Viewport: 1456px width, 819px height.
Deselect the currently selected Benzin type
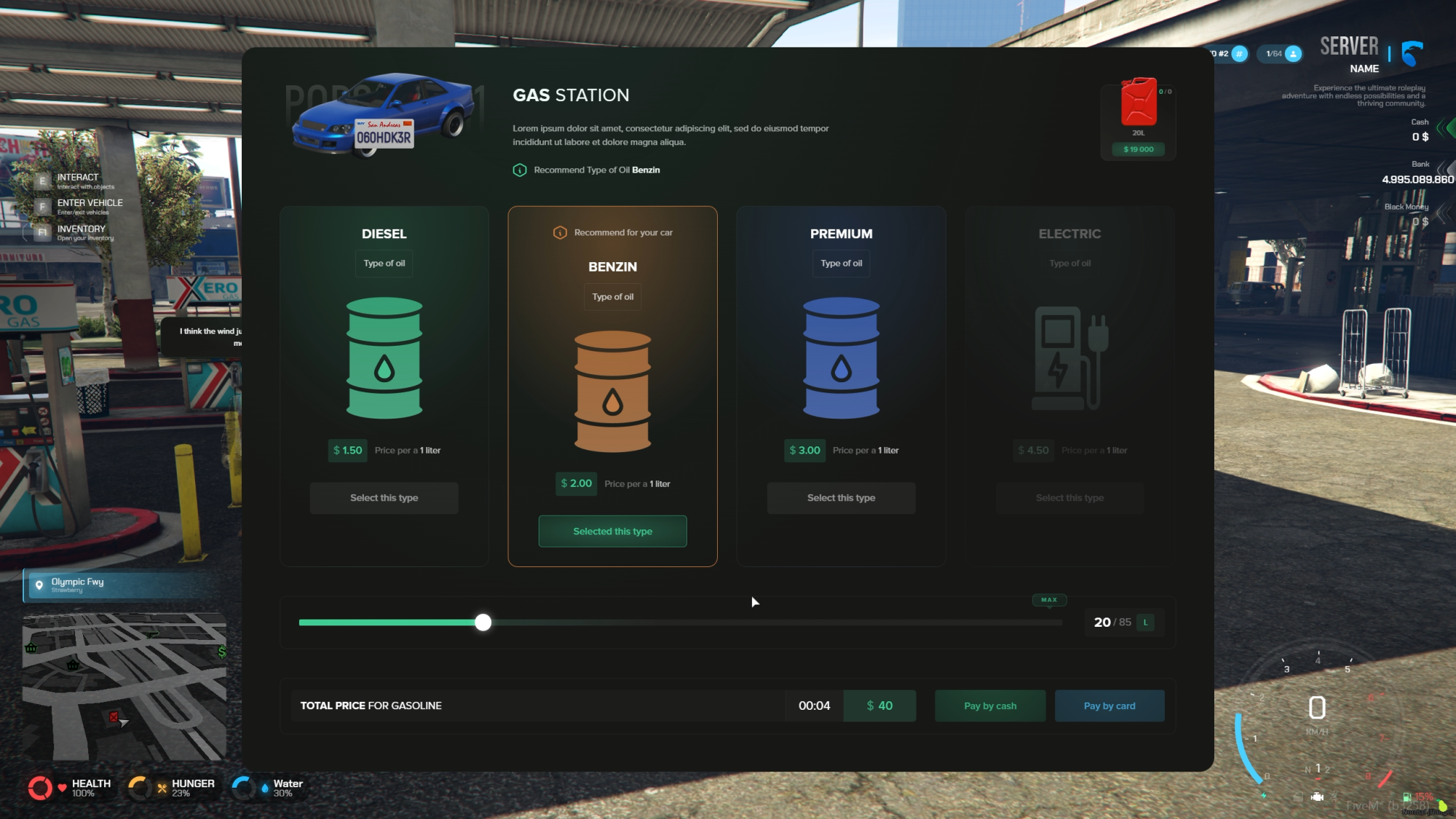tap(612, 531)
